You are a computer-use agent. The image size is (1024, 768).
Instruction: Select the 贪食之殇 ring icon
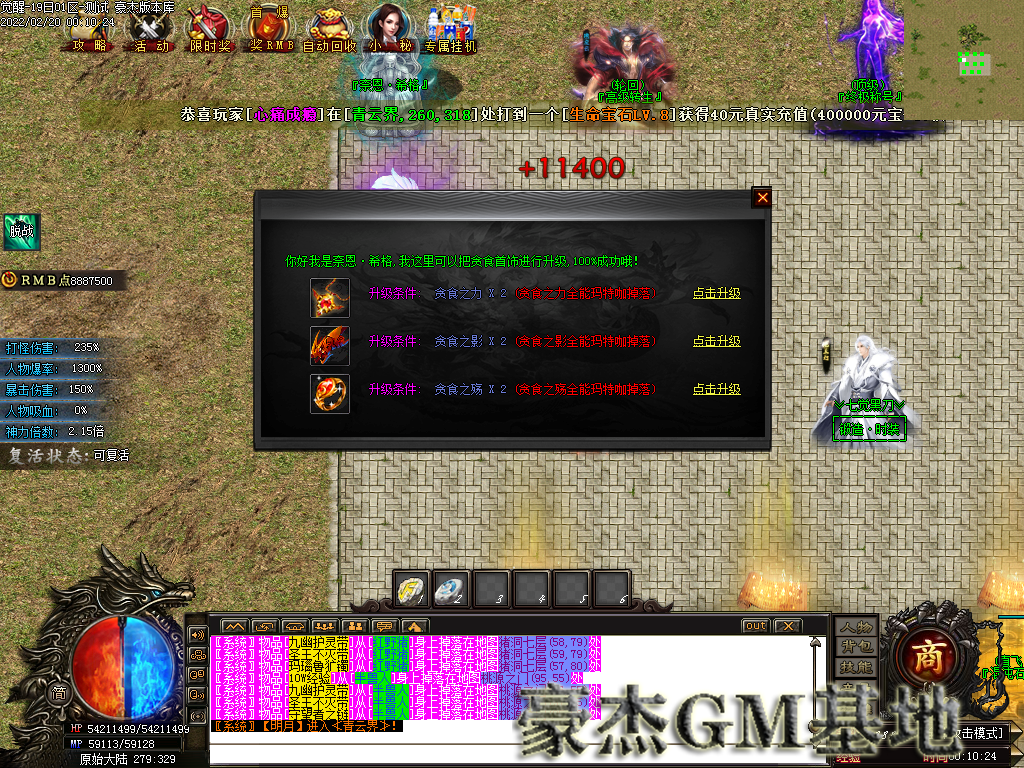[x=330, y=392]
